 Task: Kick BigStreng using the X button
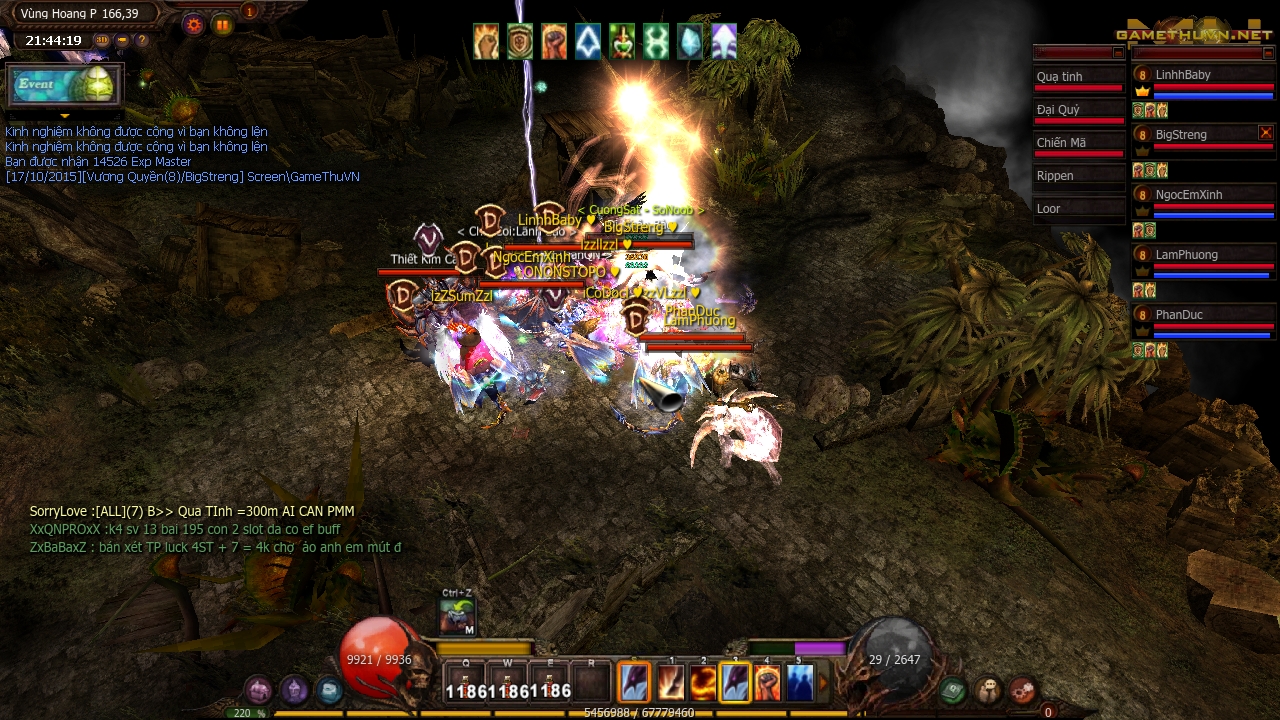click(1266, 133)
